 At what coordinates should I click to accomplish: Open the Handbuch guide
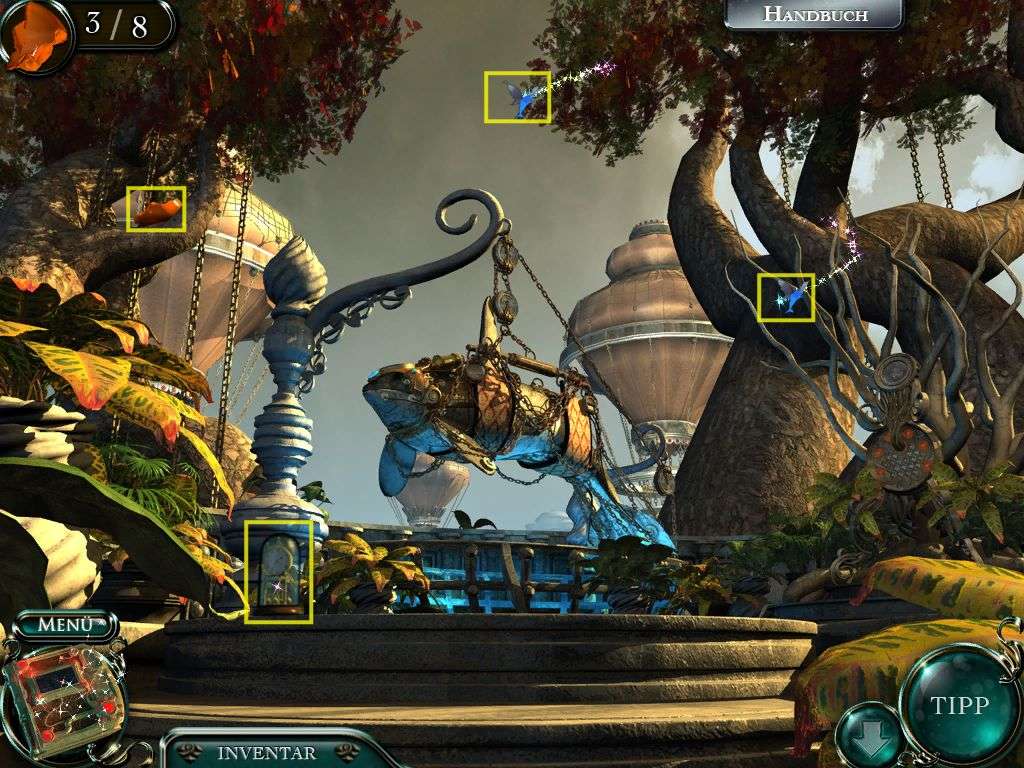click(x=814, y=15)
